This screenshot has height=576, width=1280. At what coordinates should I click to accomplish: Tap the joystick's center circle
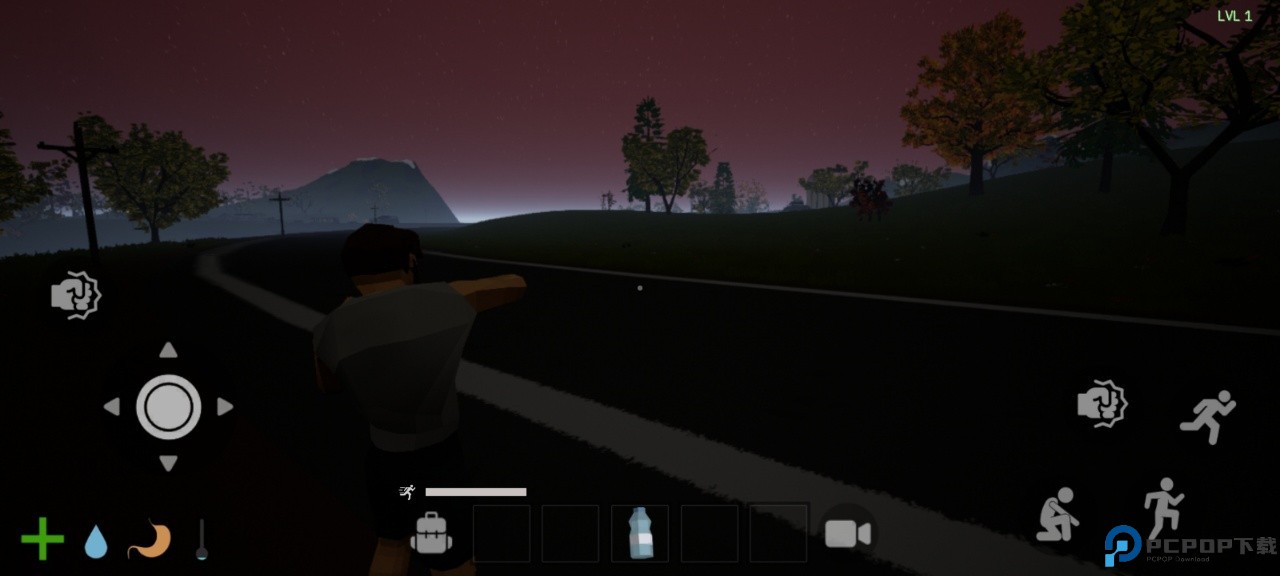168,407
